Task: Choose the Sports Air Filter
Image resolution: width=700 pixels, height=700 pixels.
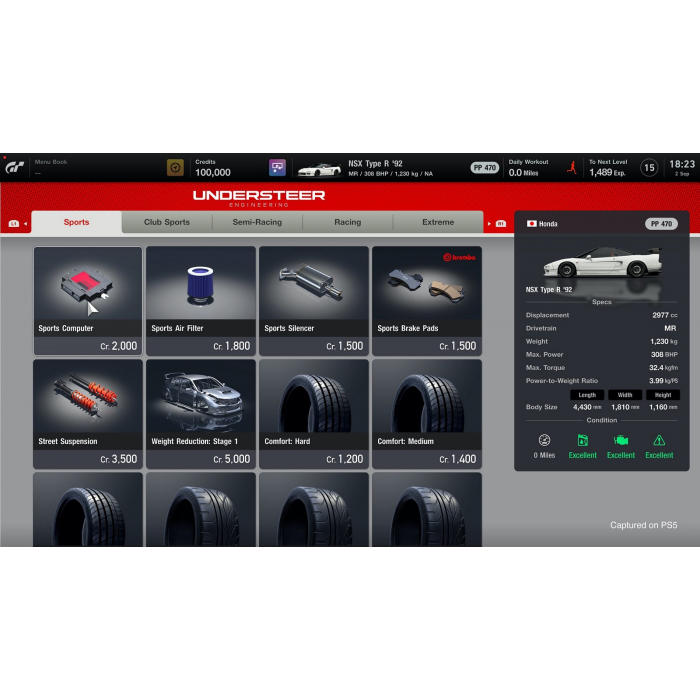Action: pos(201,301)
